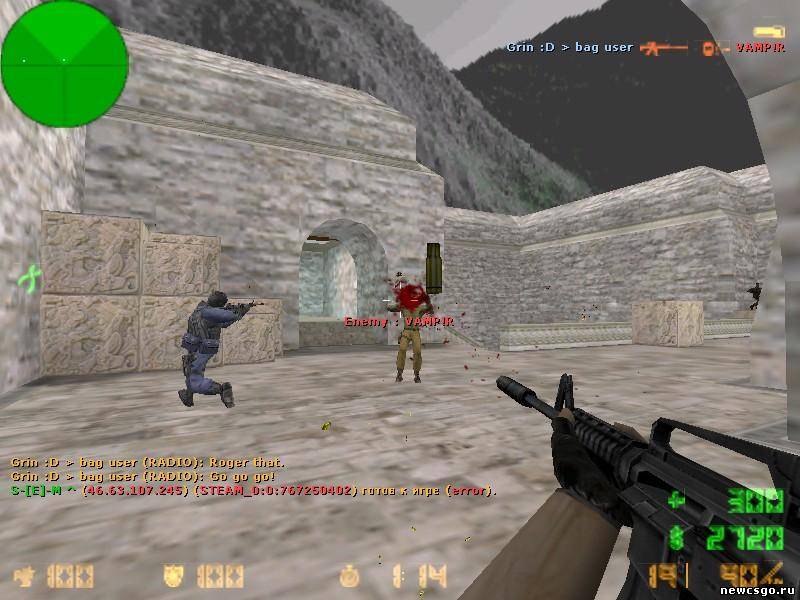Click the round timer stopwatch icon
This screenshot has width=800, height=600.
tap(349, 577)
